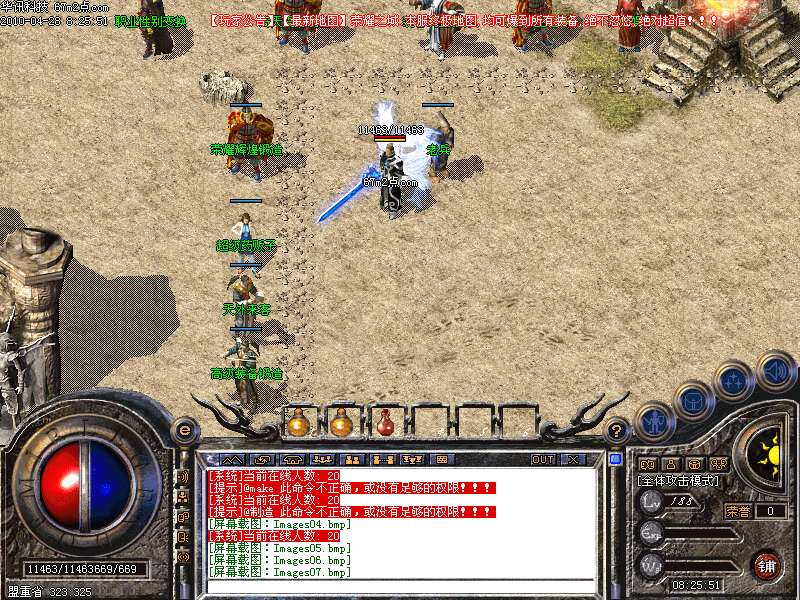The width and height of the screenshot is (800, 600).
Task: Open the skills panel round button
Action: pos(735,380)
